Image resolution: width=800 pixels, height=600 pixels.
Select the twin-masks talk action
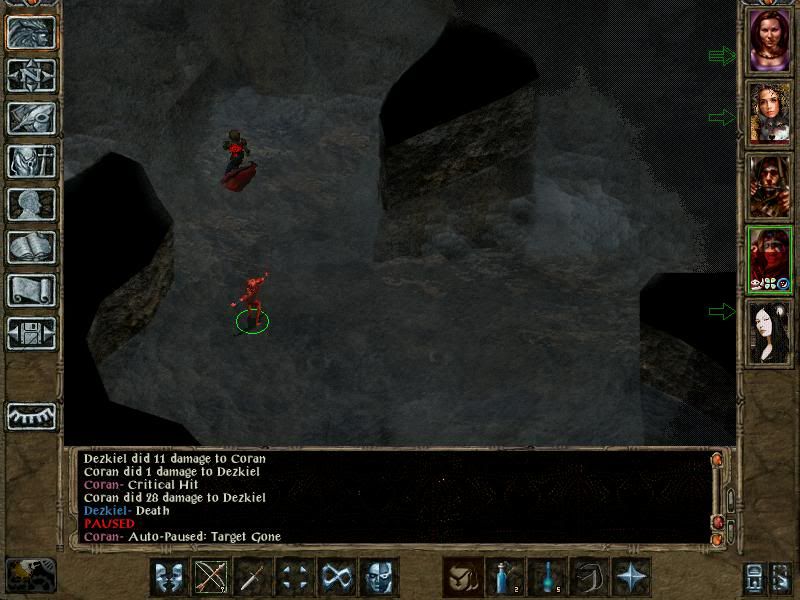pyautogui.click(x=169, y=577)
